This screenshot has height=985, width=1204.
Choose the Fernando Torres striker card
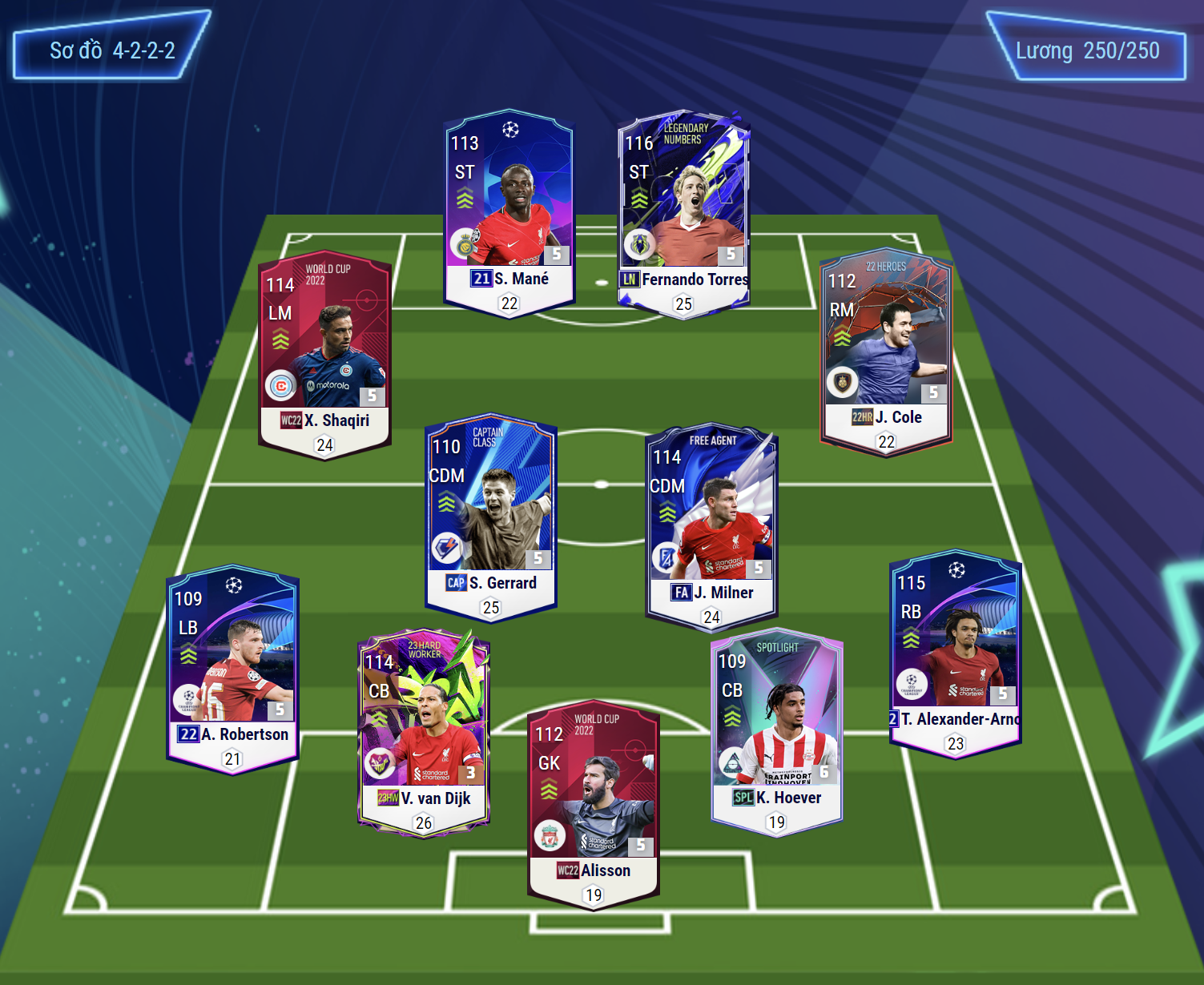click(x=683, y=213)
